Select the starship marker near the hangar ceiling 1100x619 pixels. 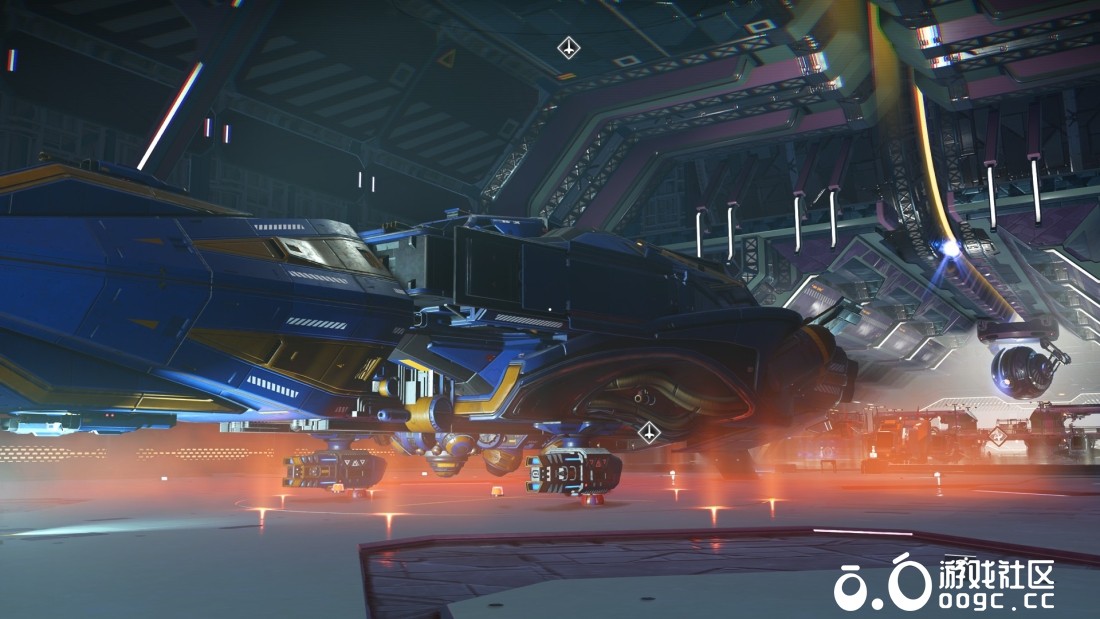point(568,47)
